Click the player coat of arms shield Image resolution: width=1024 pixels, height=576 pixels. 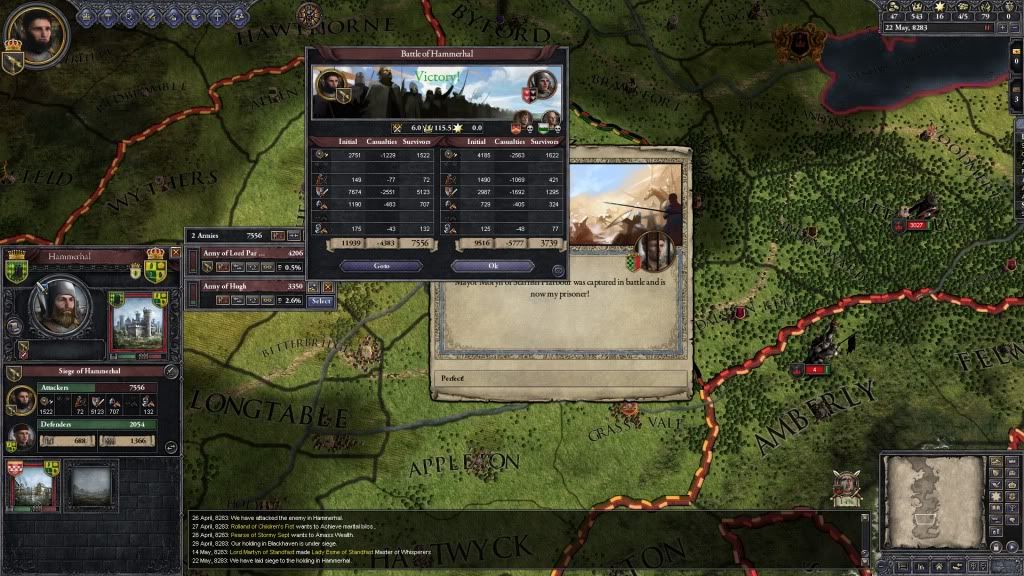13,62
